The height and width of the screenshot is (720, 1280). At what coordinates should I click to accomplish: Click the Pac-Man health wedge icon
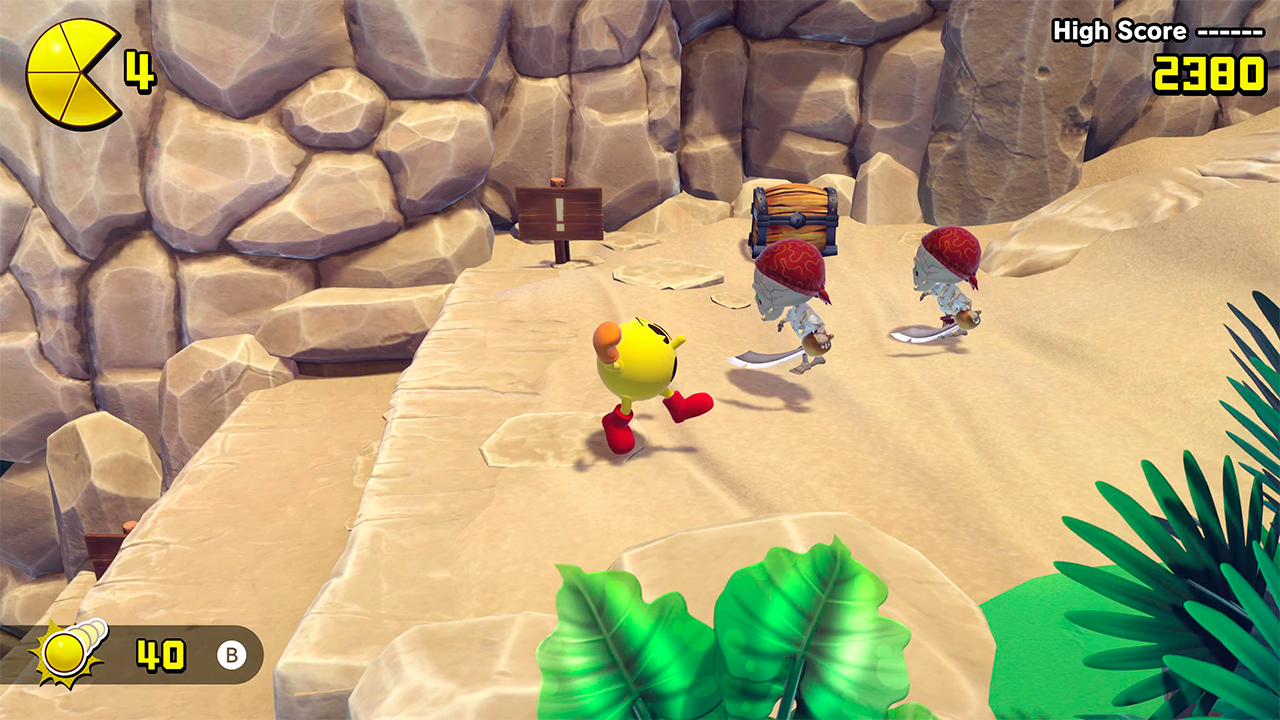click(x=70, y=74)
